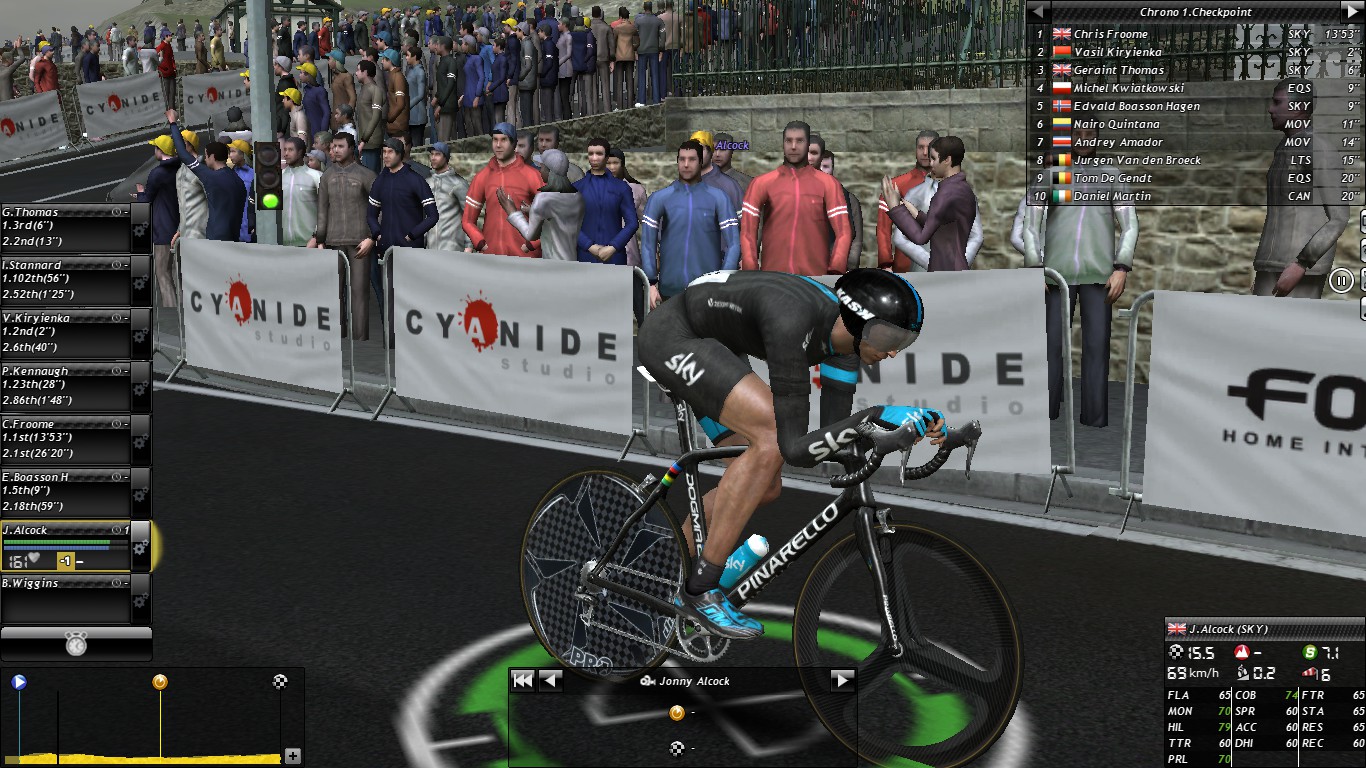The height and width of the screenshot is (768, 1366).
Task: Show the next standings page in Chrono panel
Action: pyautogui.click(x=1353, y=12)
